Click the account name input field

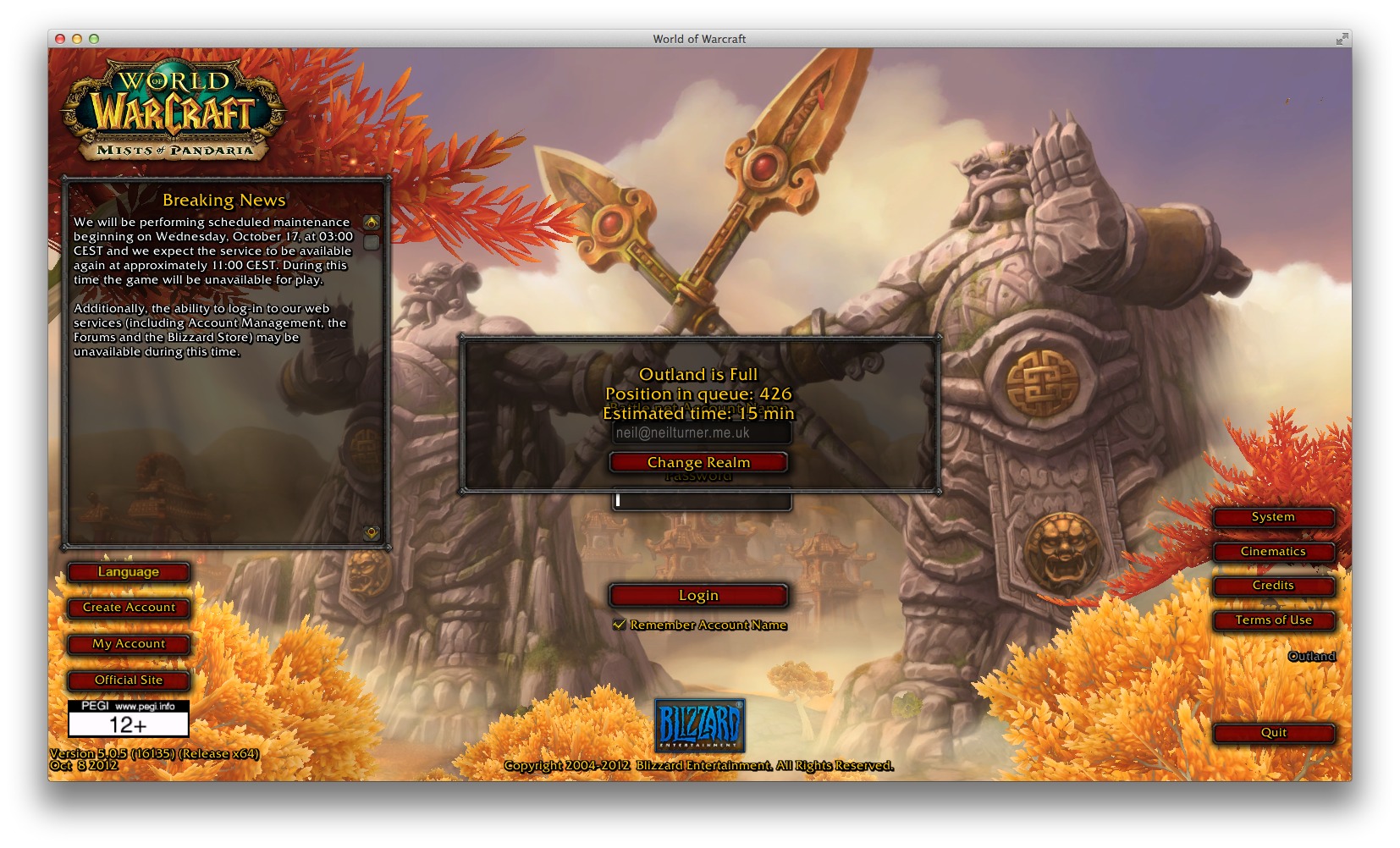click(701, 432)
